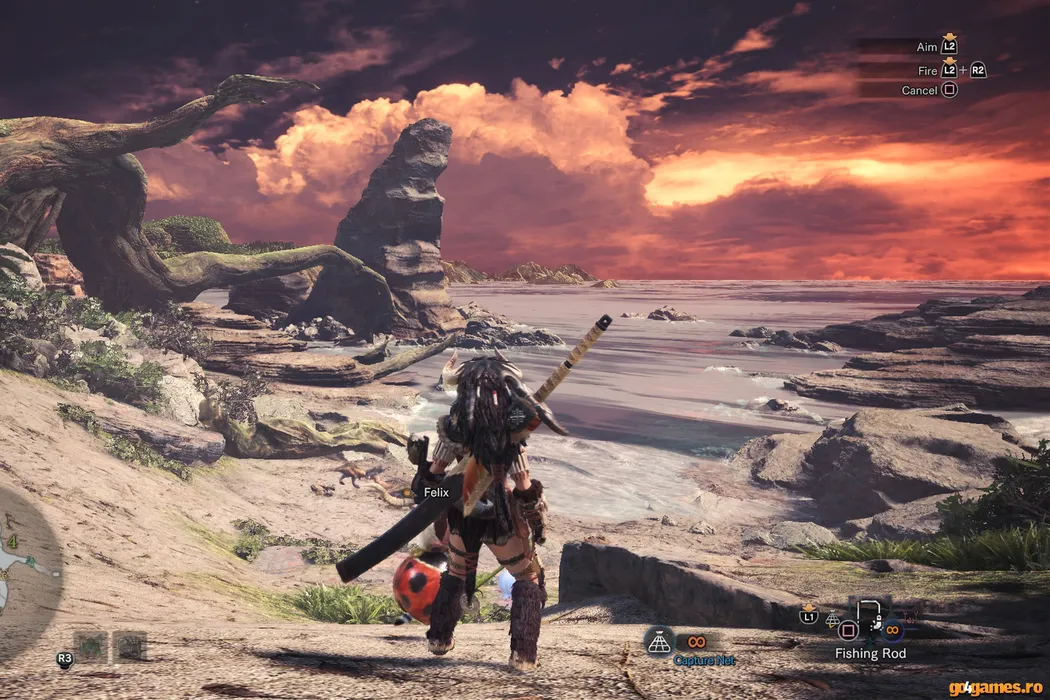This screenshot has width=1050, height=700.
Task: Select the Capture Net slinger icon
Action: click(x=658, y=642)
